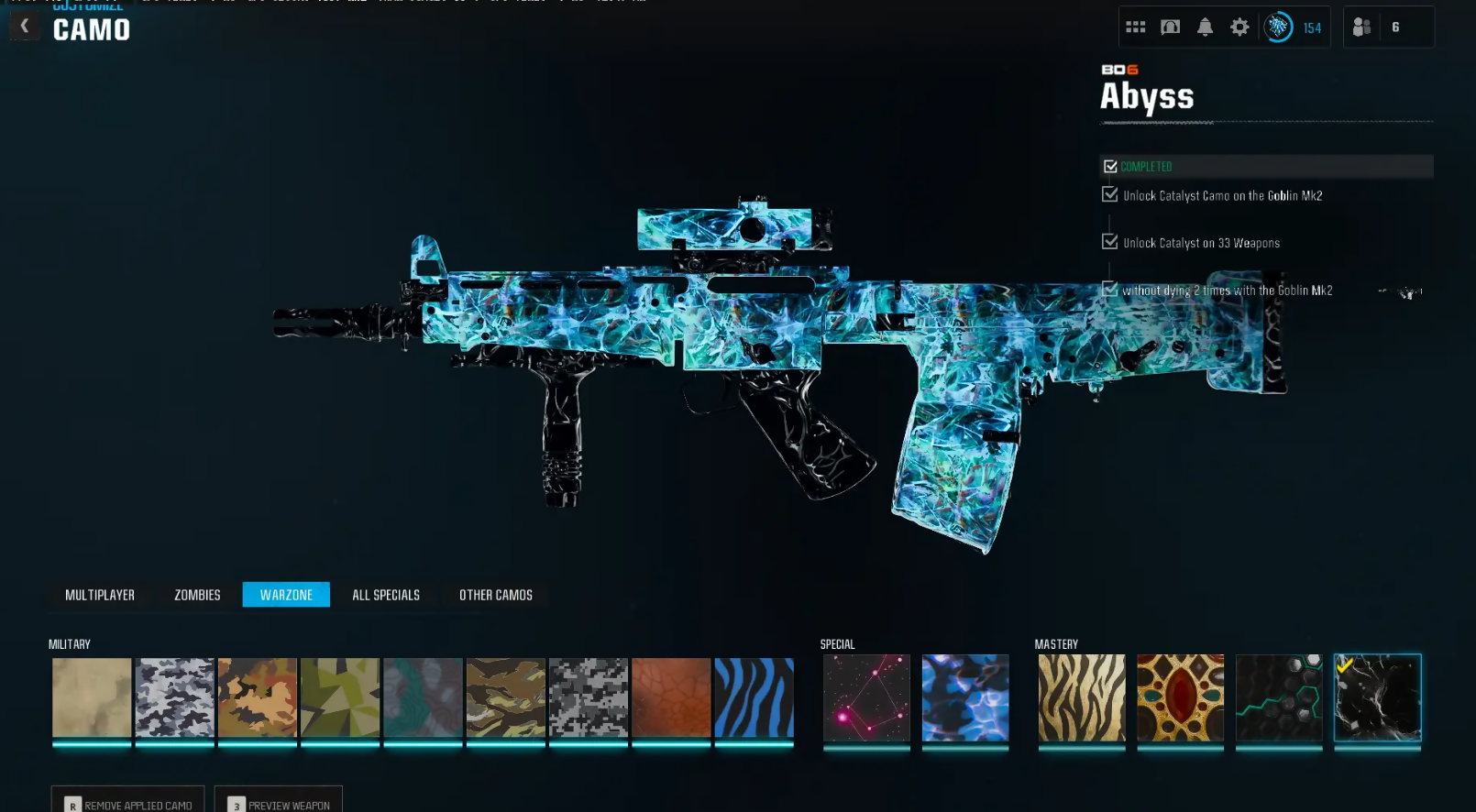
Task: Select the red jewel mastery camo
Action: click(1180, 697)
